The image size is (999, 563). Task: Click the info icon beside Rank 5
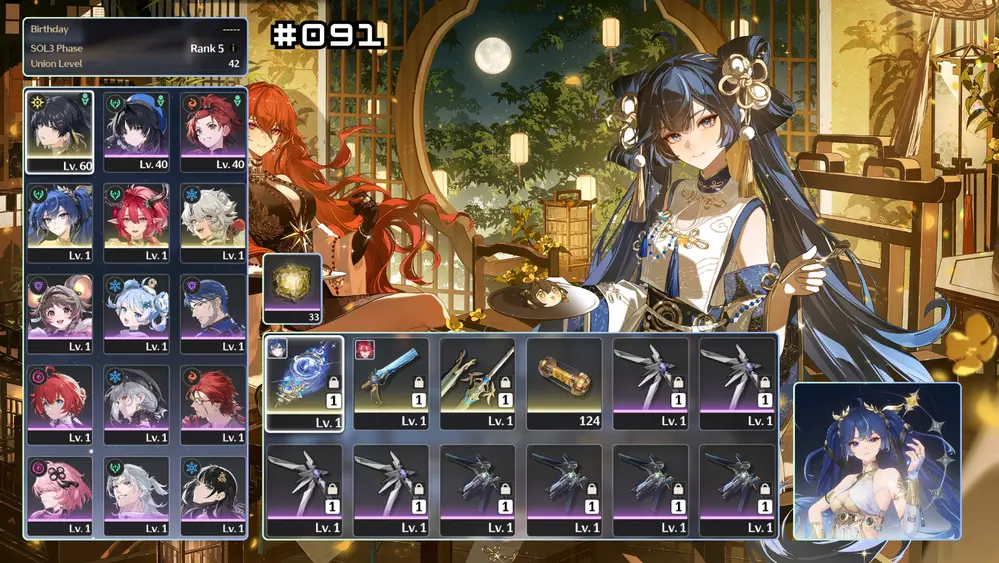click(x=233, y=48)
